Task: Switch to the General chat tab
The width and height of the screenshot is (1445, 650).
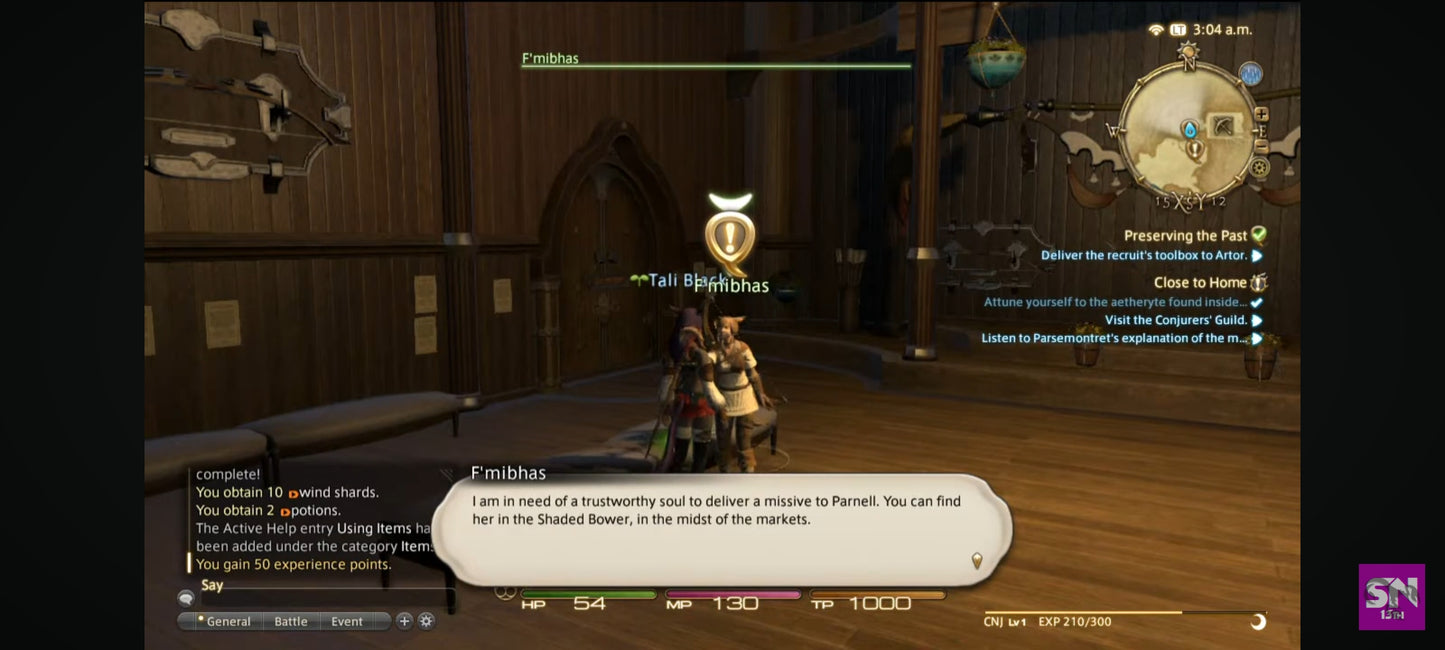Action: tap(227, 621)
